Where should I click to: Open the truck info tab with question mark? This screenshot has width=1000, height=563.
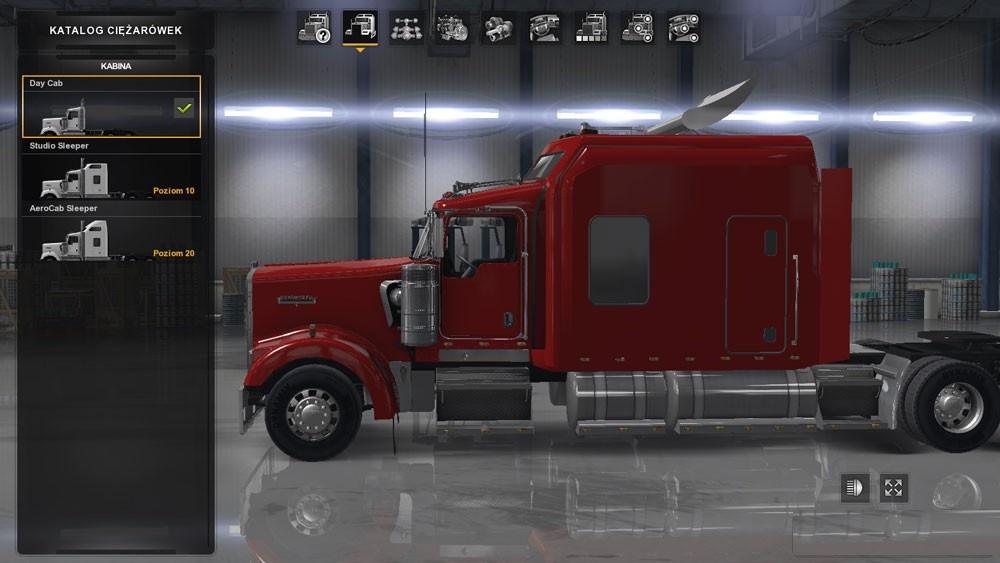point(313,27)
